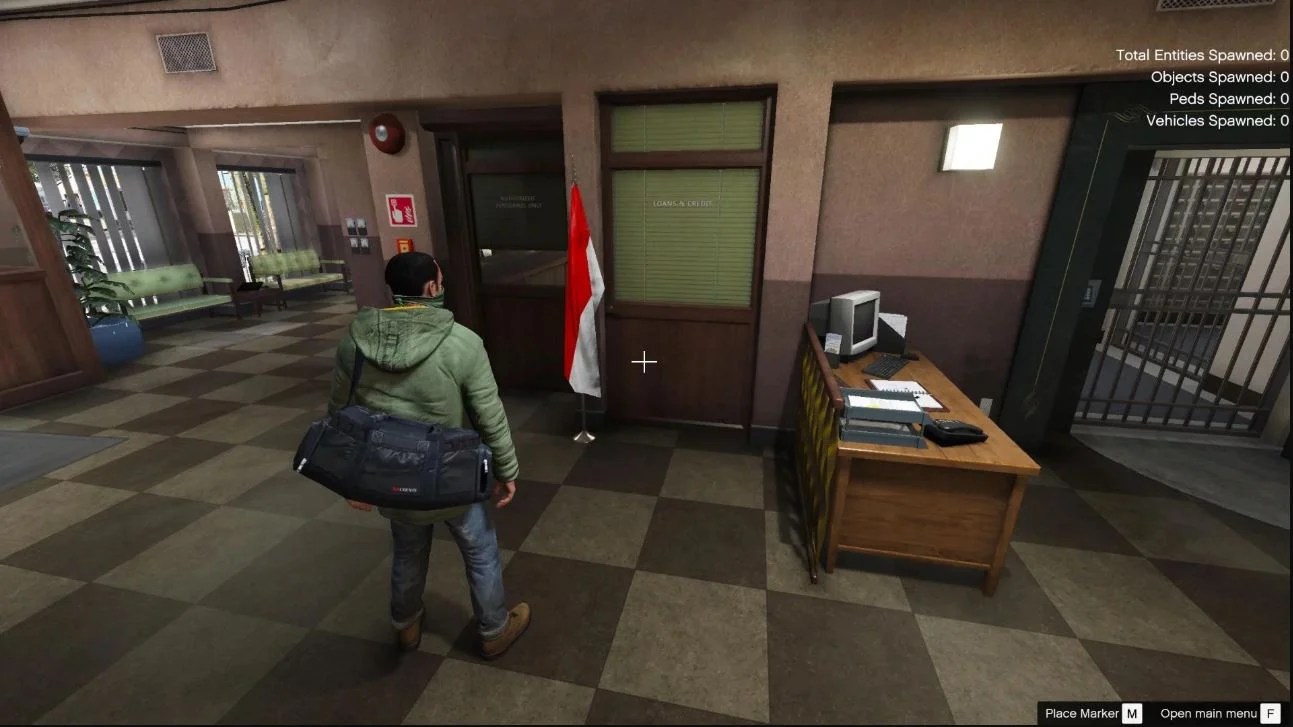Screen dimensions: 1293x727
Task: Click the white M key badge
Action: [x=1131, y=714]
